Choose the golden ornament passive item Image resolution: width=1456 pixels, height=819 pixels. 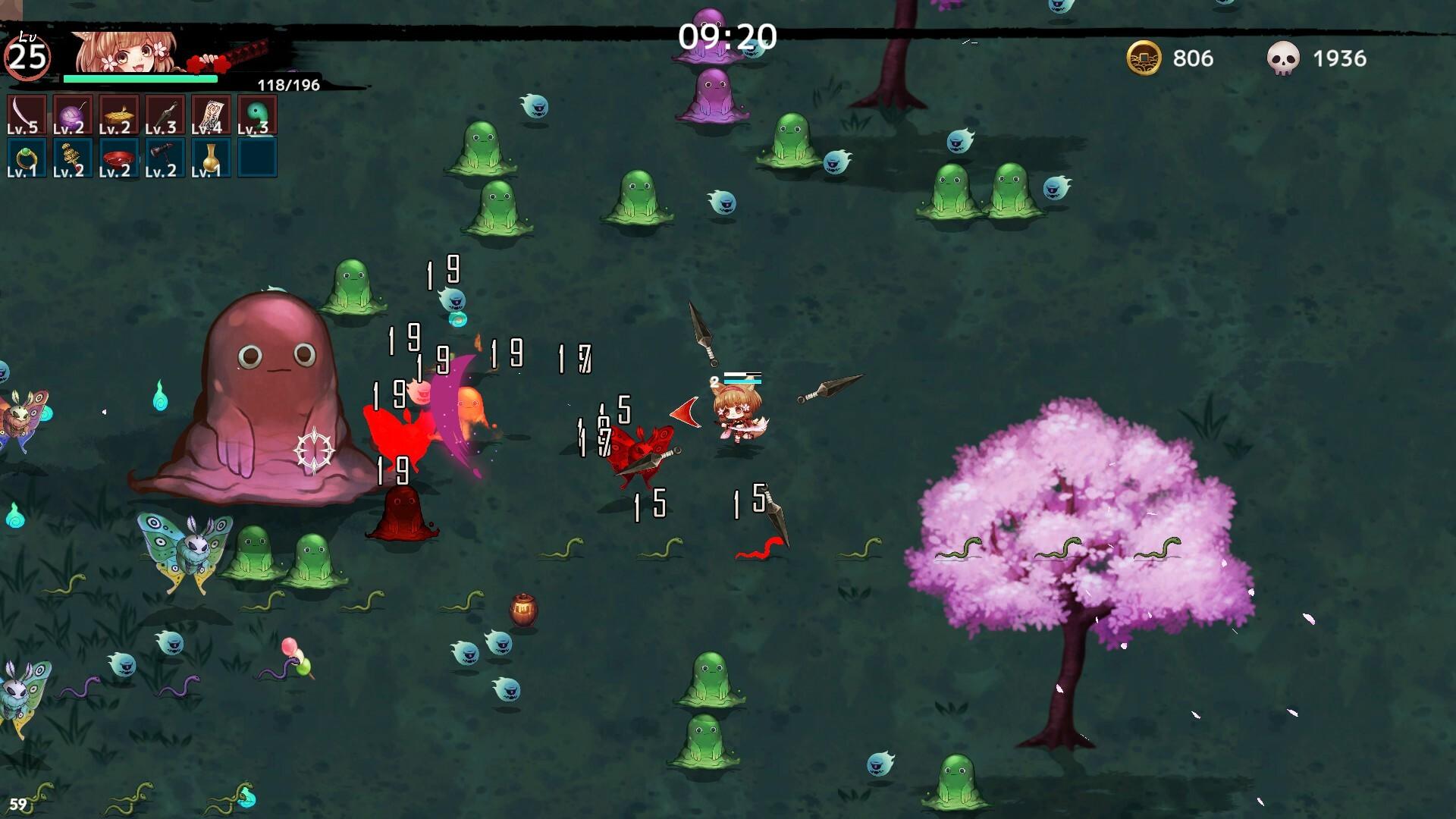pos(73,158)
